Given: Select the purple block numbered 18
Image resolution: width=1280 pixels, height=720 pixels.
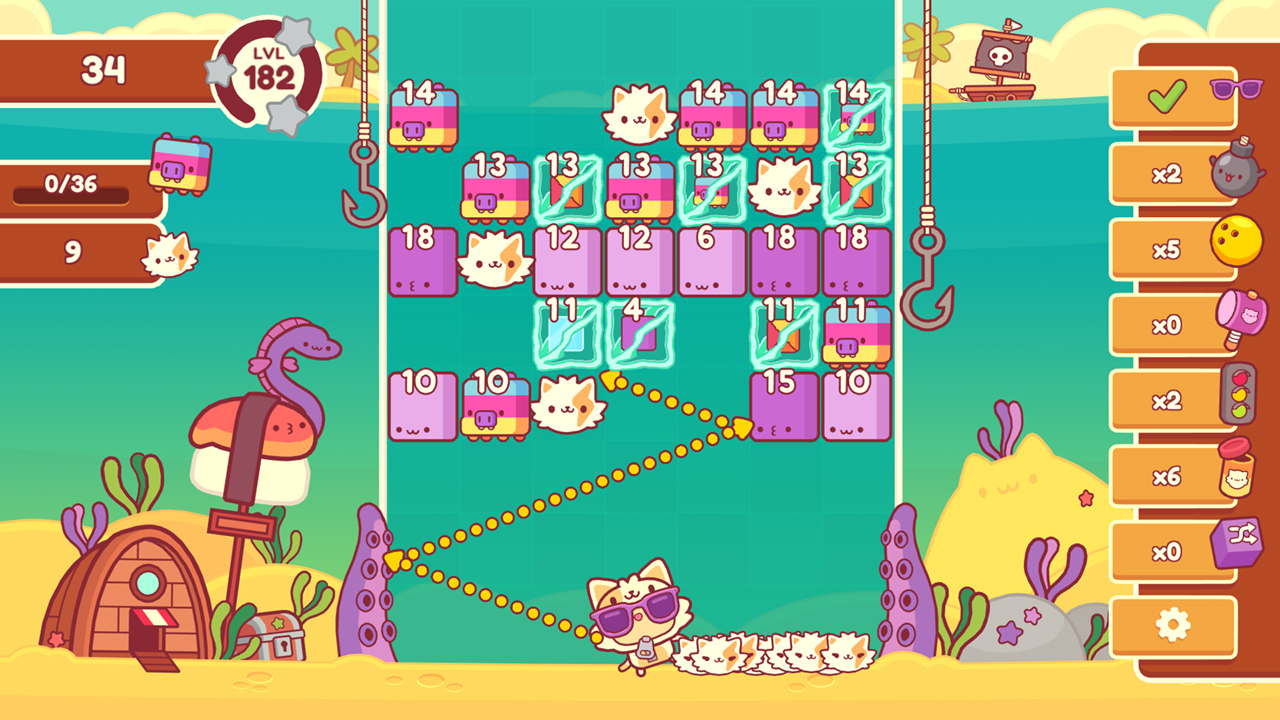Looking at the screenshot, I should 421,262.
